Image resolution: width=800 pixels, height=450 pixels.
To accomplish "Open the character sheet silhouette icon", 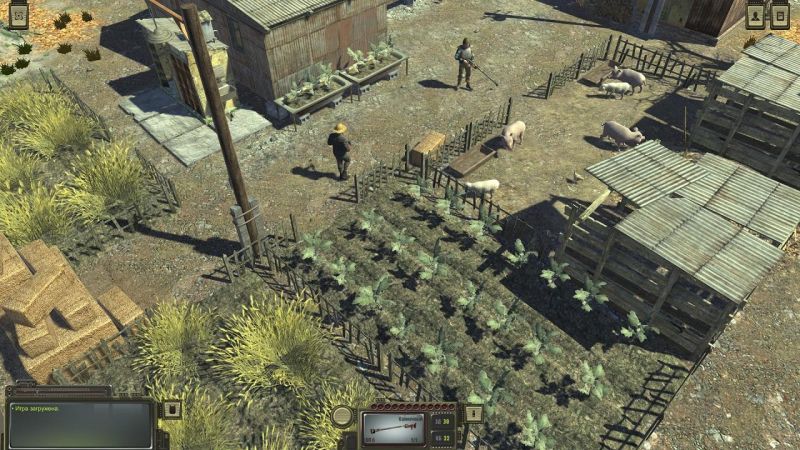I will [x=757, y=15].
